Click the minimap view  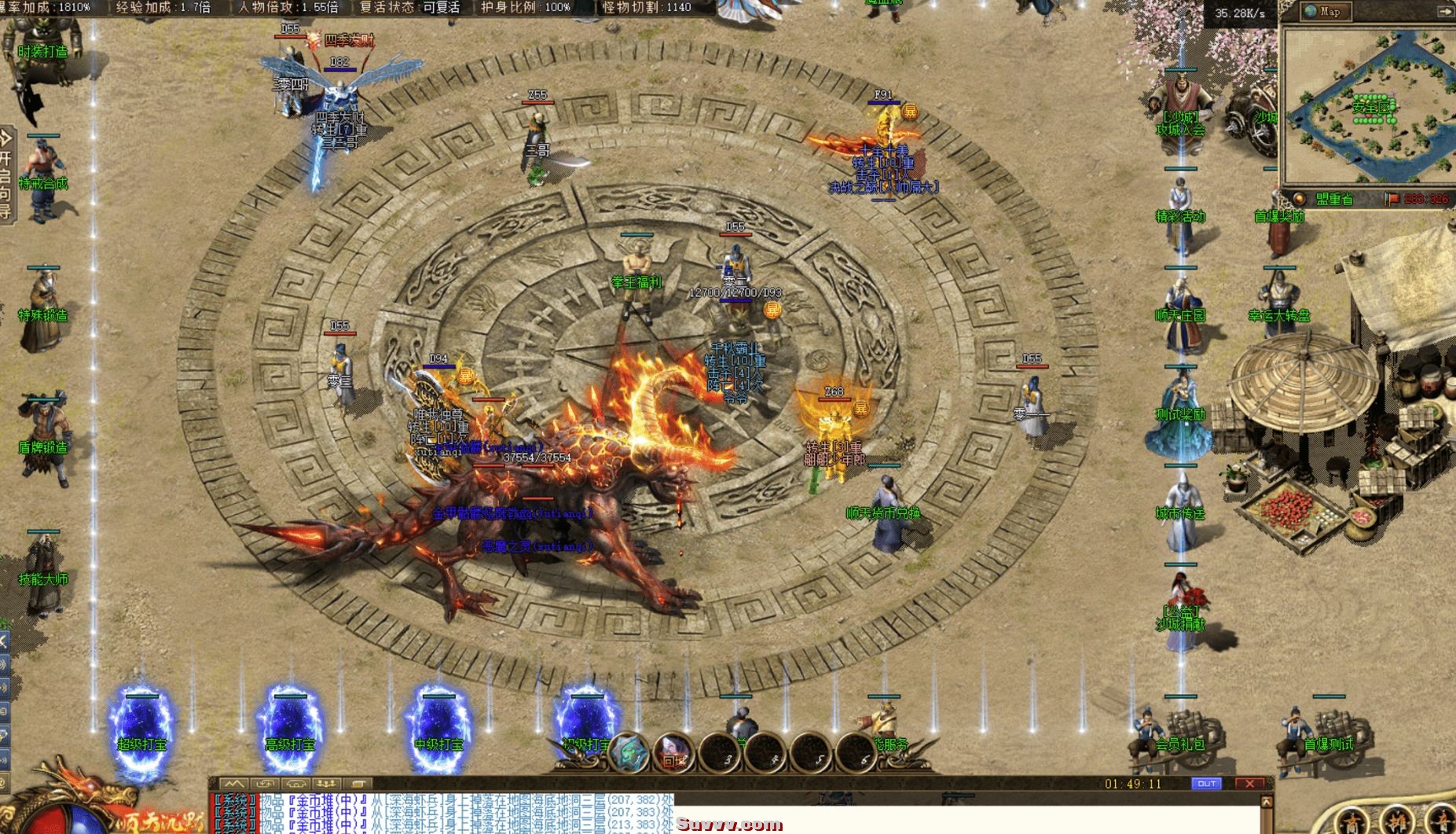[1367, 104]
